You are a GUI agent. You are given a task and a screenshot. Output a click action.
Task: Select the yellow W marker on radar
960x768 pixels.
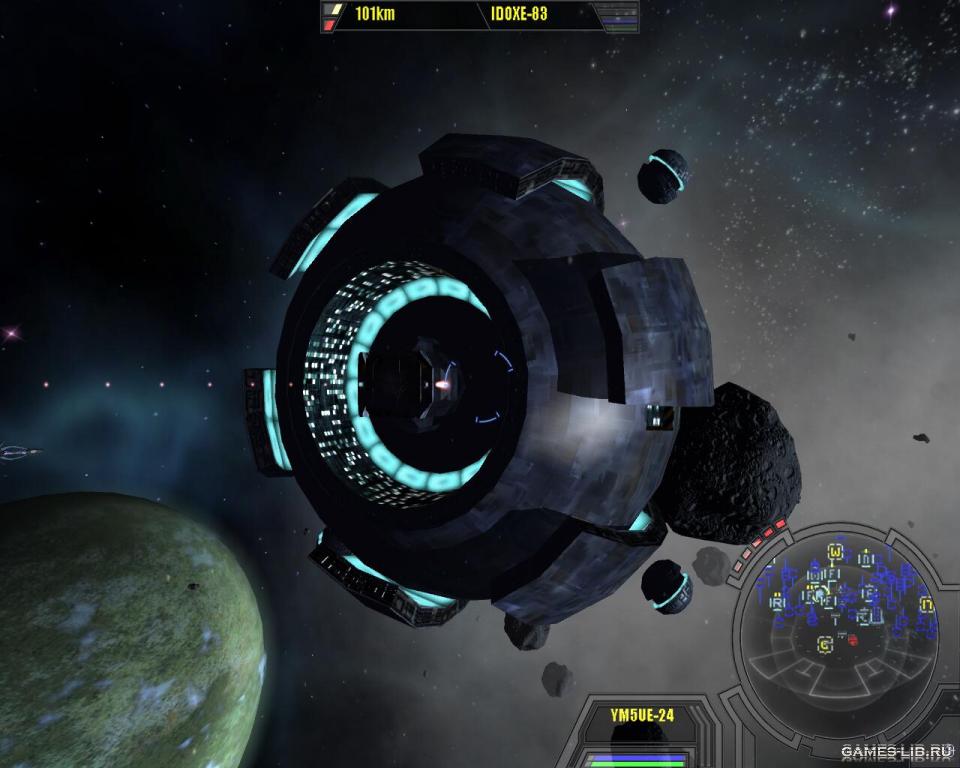pyautogui.click(x=836, y=550)
